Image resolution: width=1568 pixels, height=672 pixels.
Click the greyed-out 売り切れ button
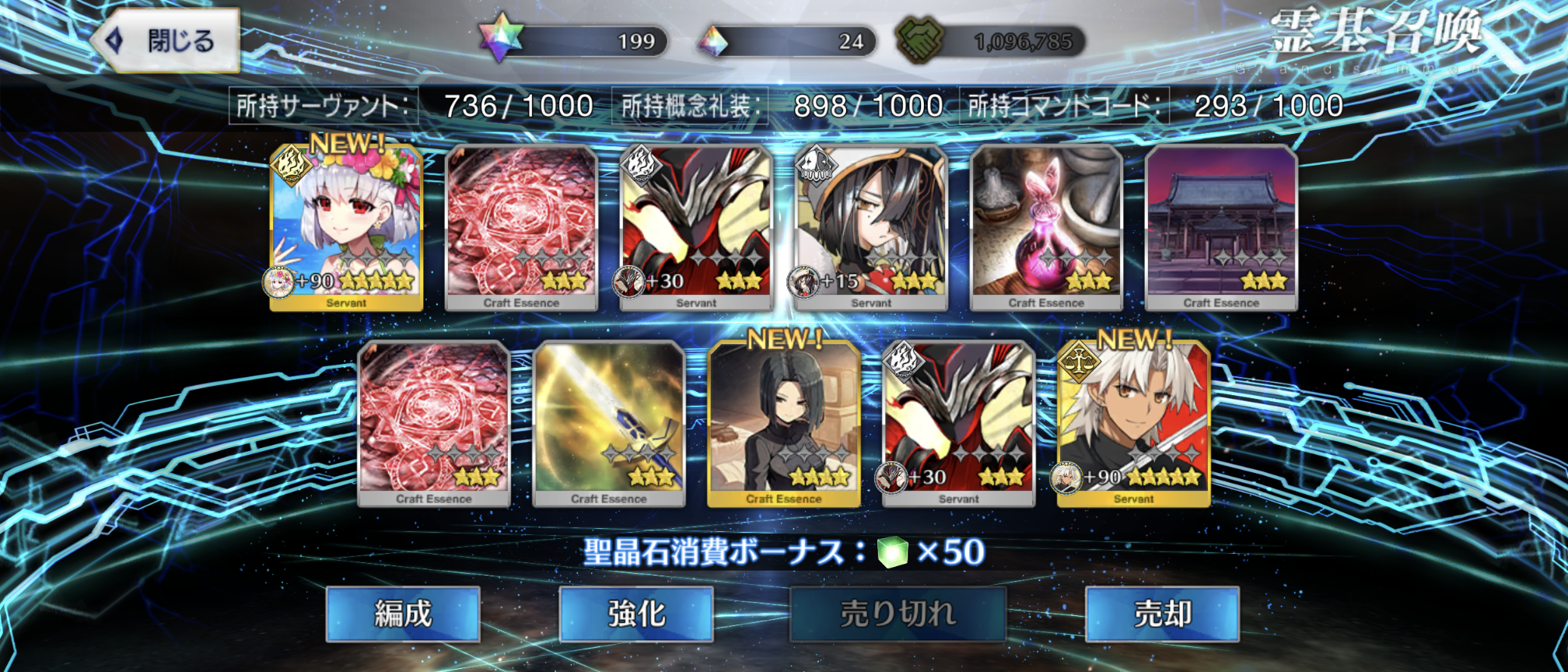pyautogui.click(x=898, y=614)
